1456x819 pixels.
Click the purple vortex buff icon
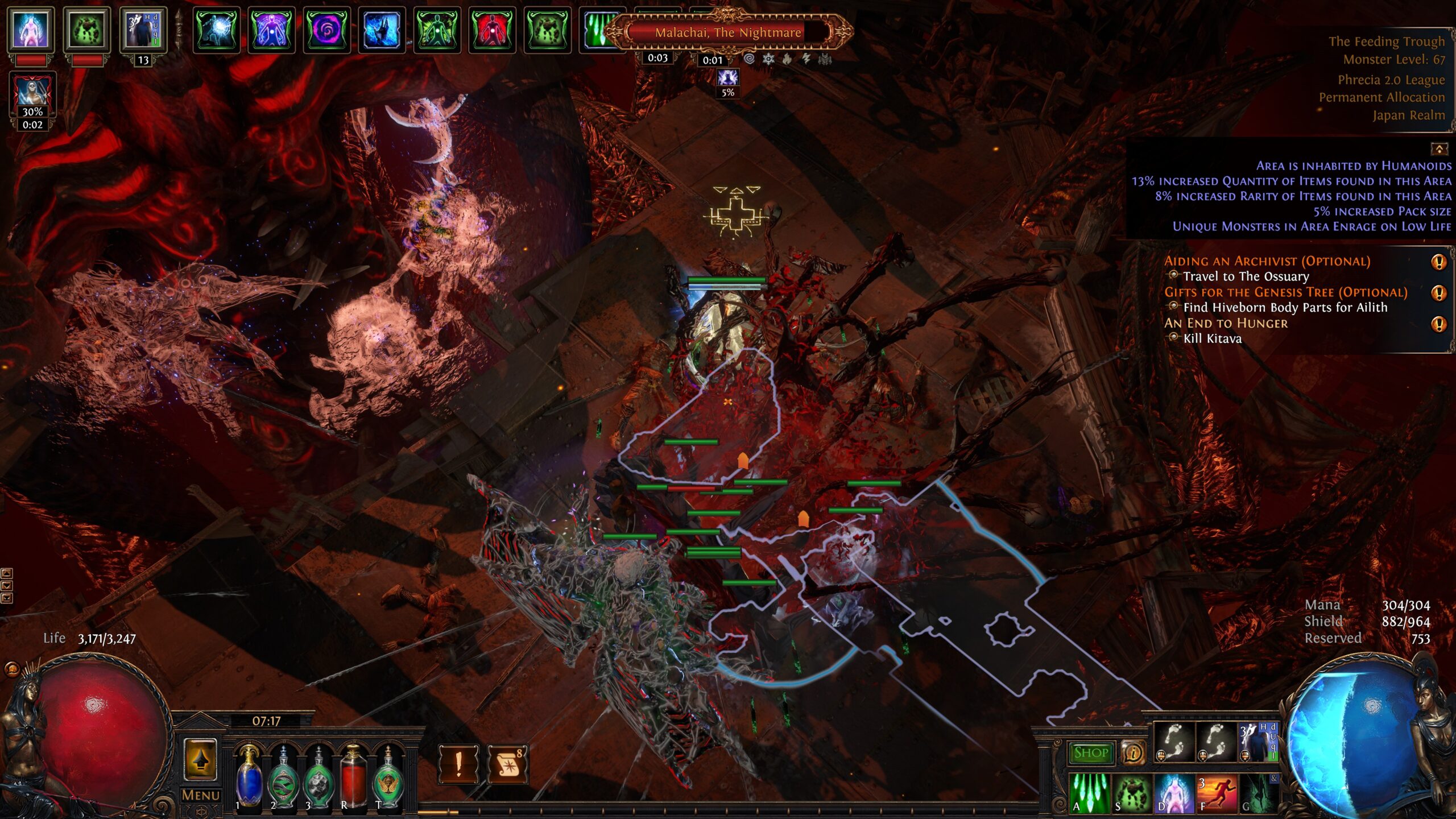tap(326, 30)
